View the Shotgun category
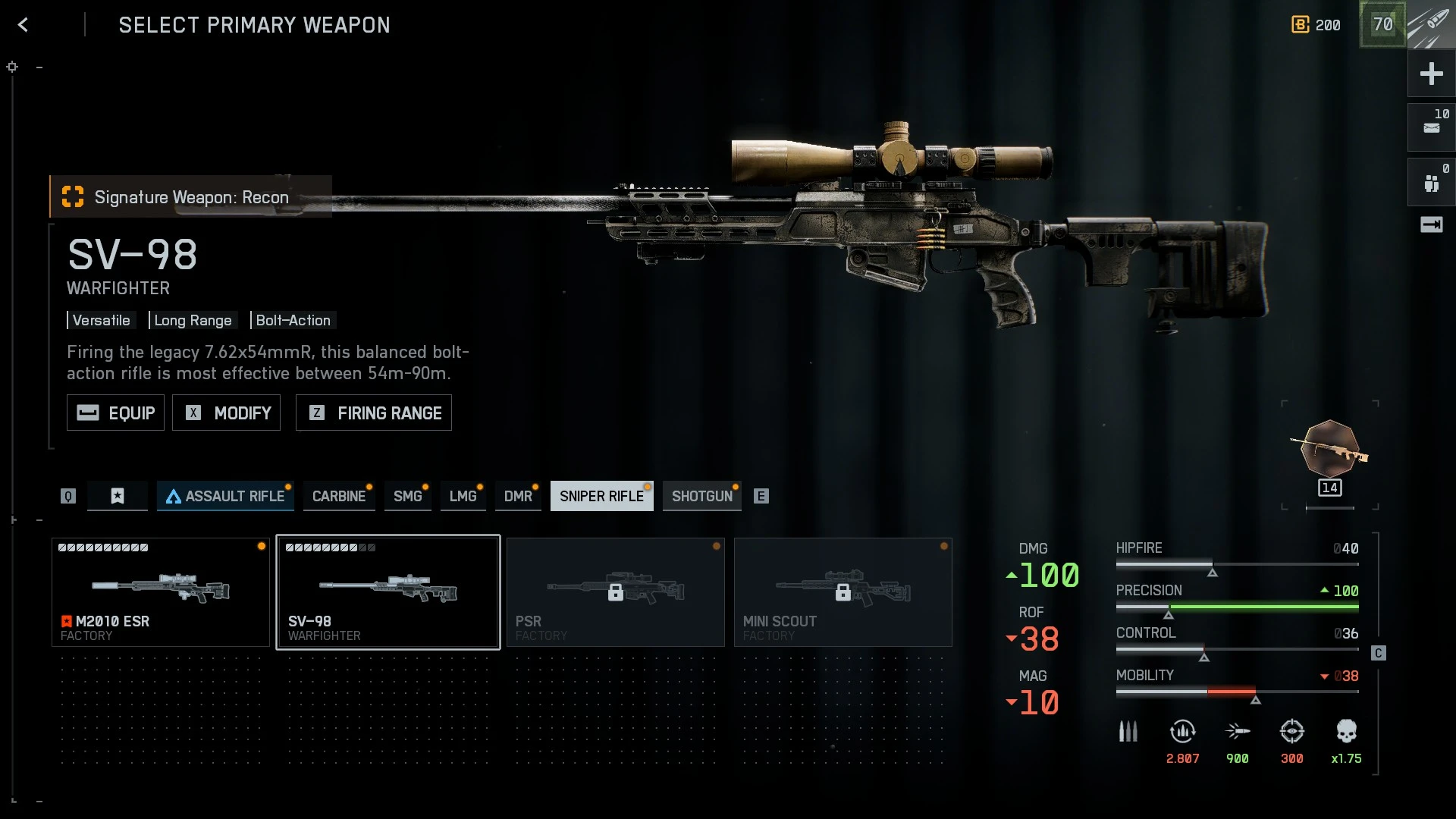Viewport: 1456px width, 819px height. pos(701,496)
